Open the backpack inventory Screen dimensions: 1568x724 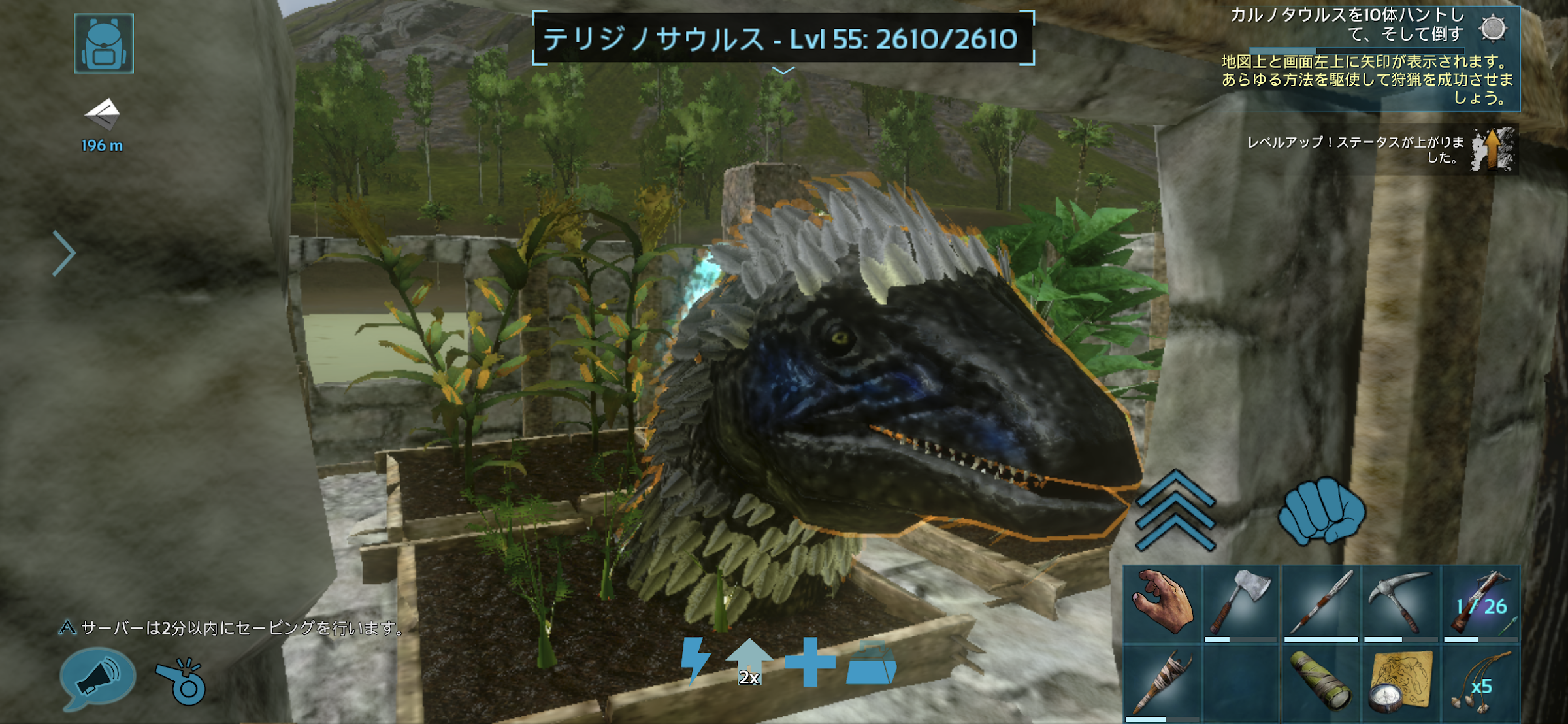point(104,43)
